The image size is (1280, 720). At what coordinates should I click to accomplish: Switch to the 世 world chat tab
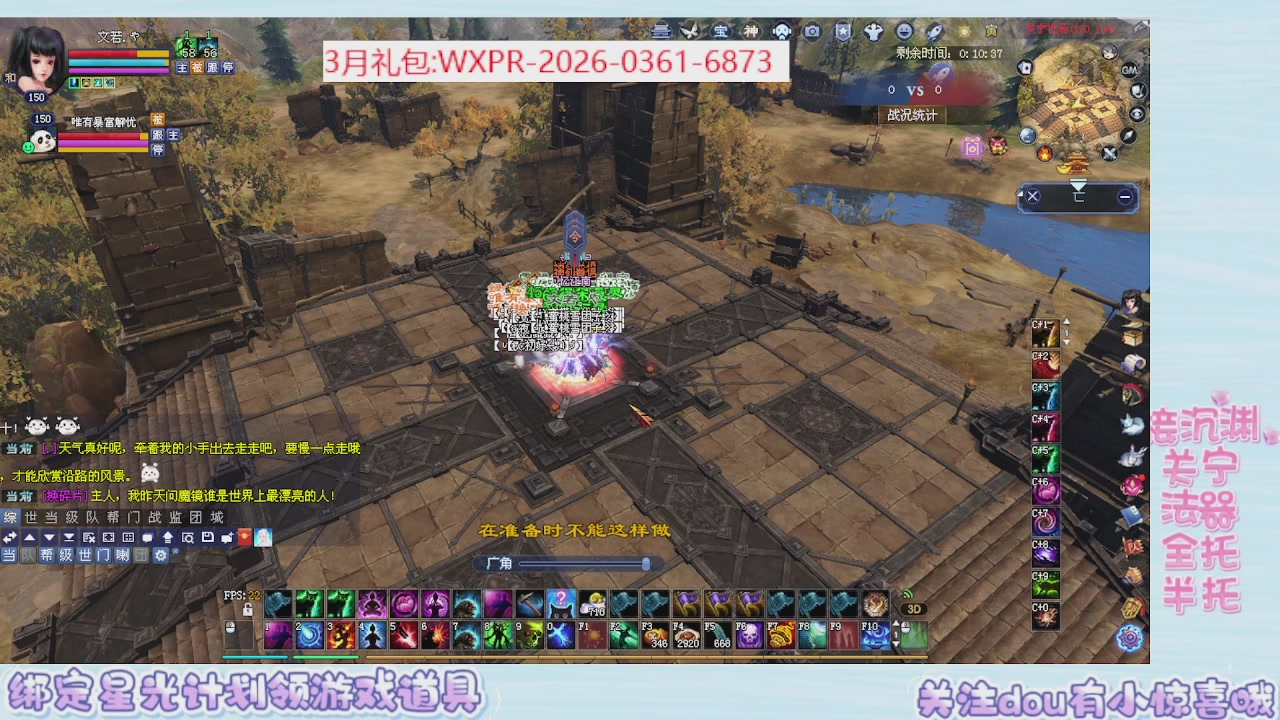pyautogui.click(x=30, y=517)
